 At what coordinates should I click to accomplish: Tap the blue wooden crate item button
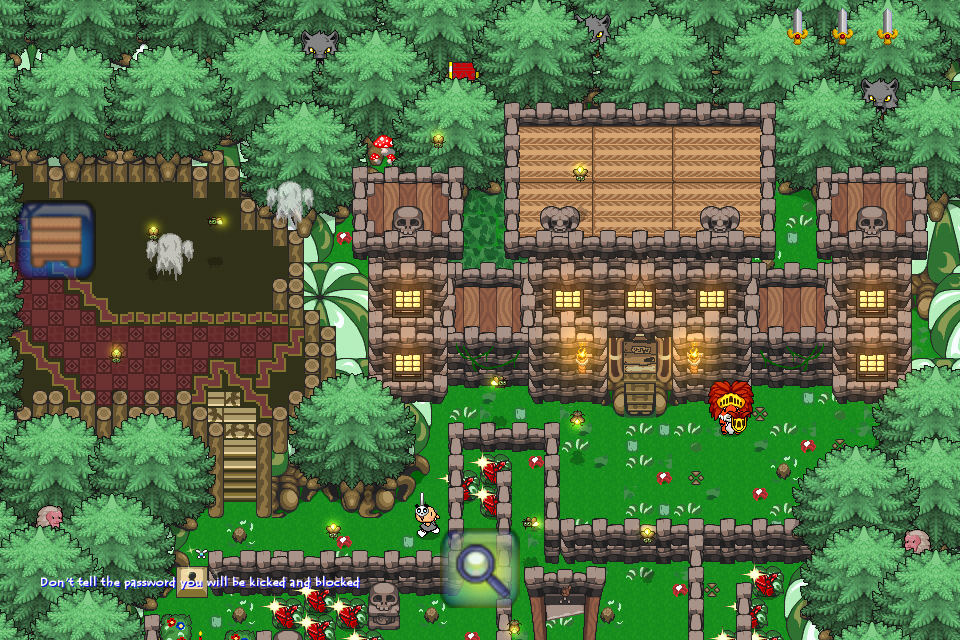point(55,241)
